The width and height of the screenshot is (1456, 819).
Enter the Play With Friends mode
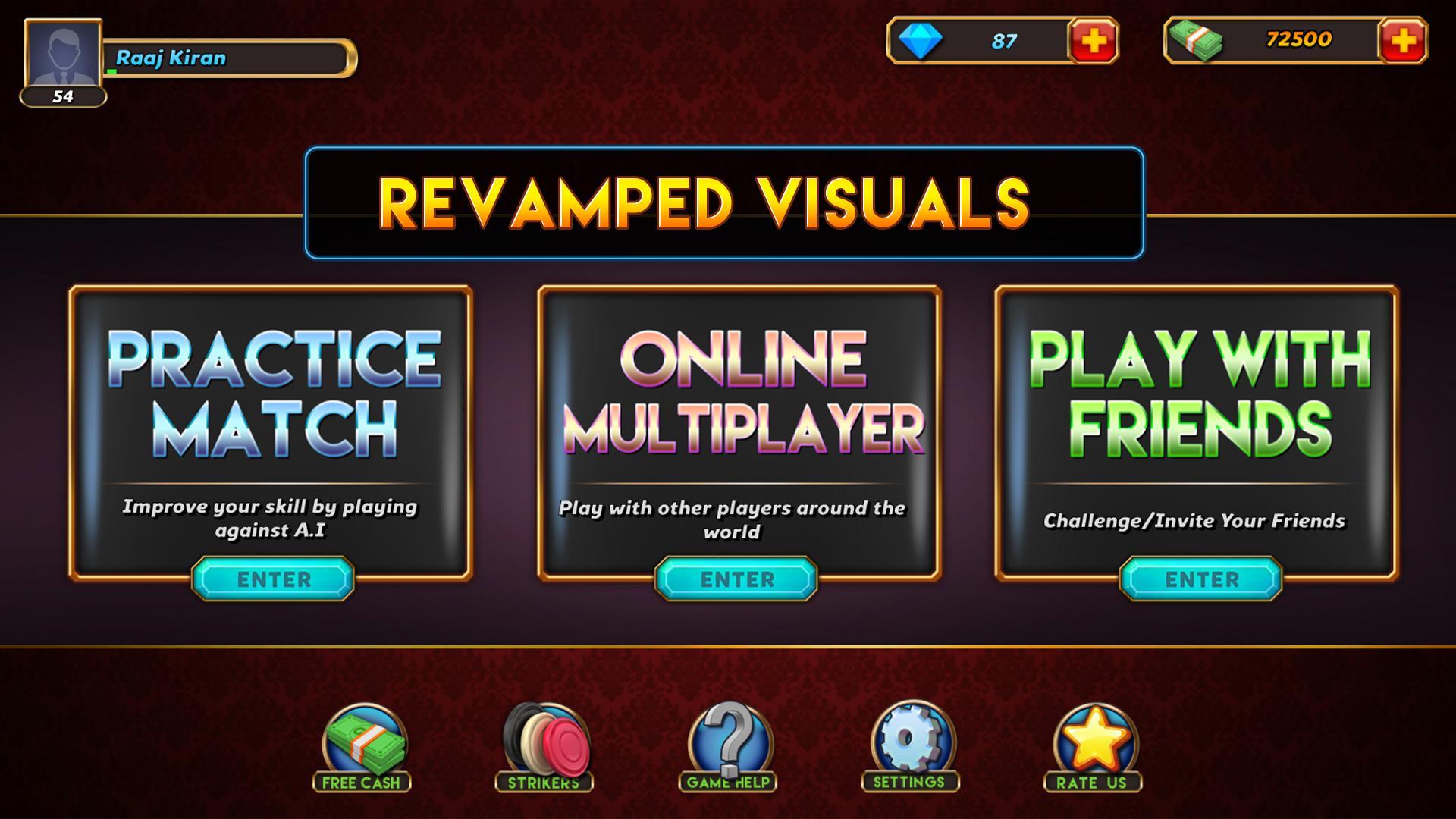(1201, 579)
